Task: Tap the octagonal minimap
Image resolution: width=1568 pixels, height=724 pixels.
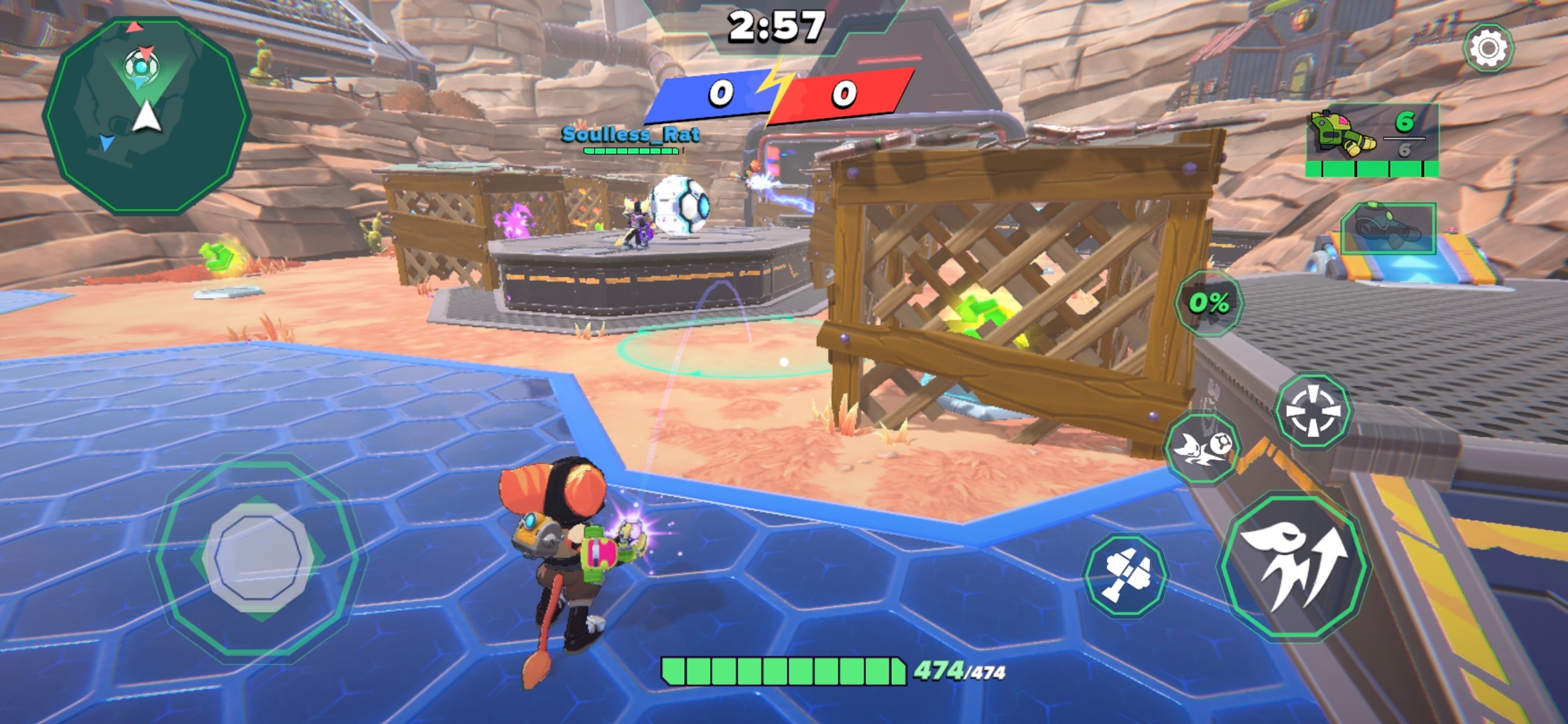Action: click(x=146, y=115)
